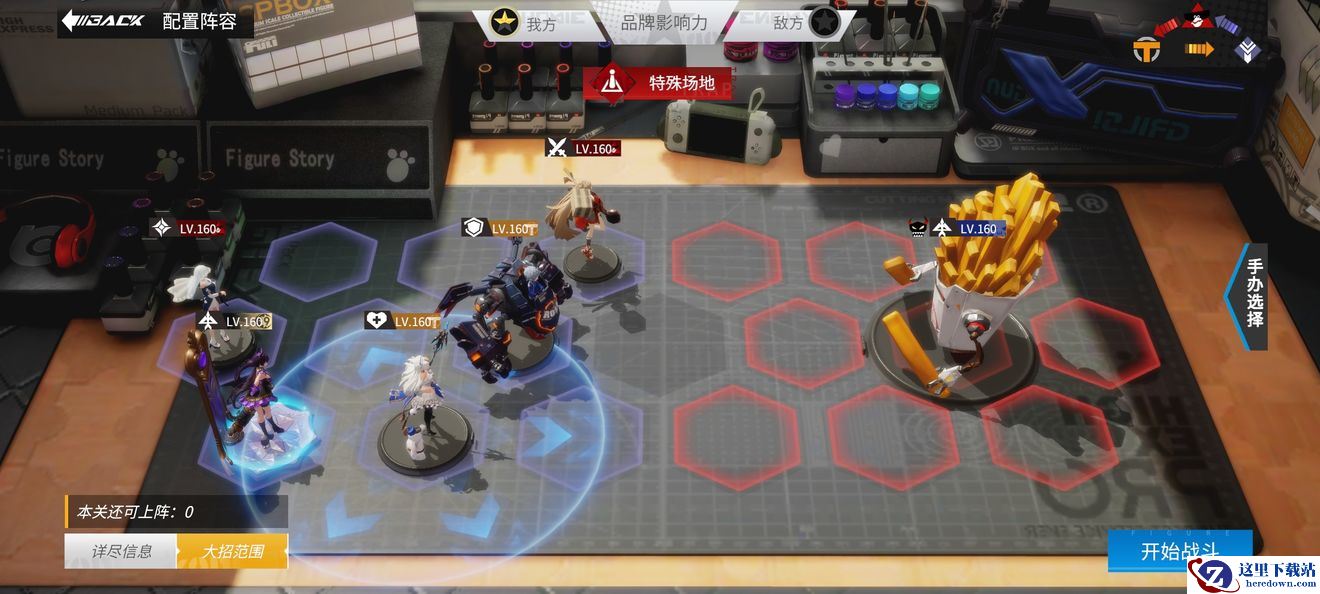View the 敌方 enemy side star badge
1320x594 pixels.
(x=823, y=22)
